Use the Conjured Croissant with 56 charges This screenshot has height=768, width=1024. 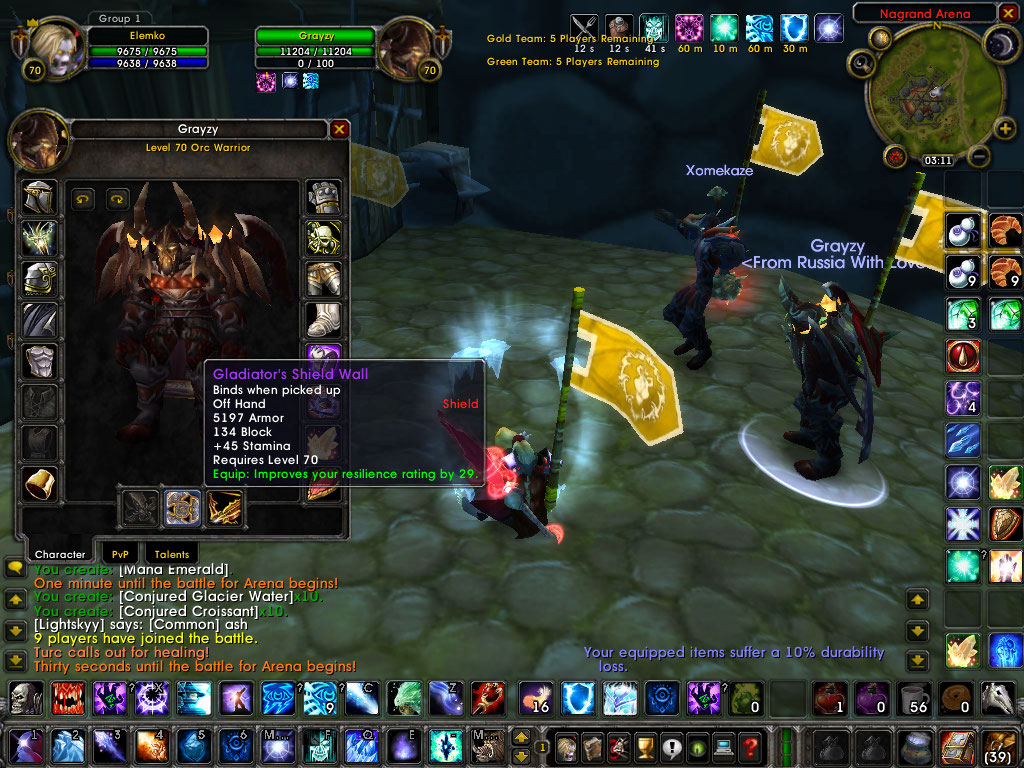[911, 697]
